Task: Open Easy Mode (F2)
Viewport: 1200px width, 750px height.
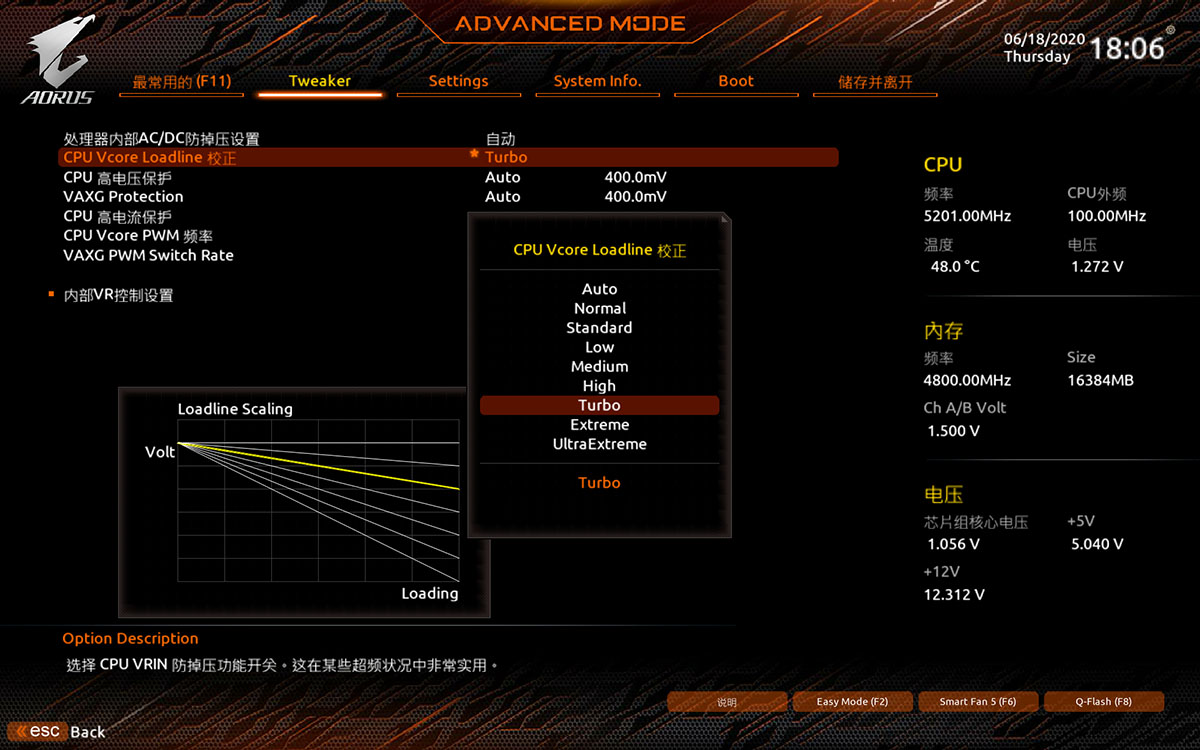Action: coord(852,702)
